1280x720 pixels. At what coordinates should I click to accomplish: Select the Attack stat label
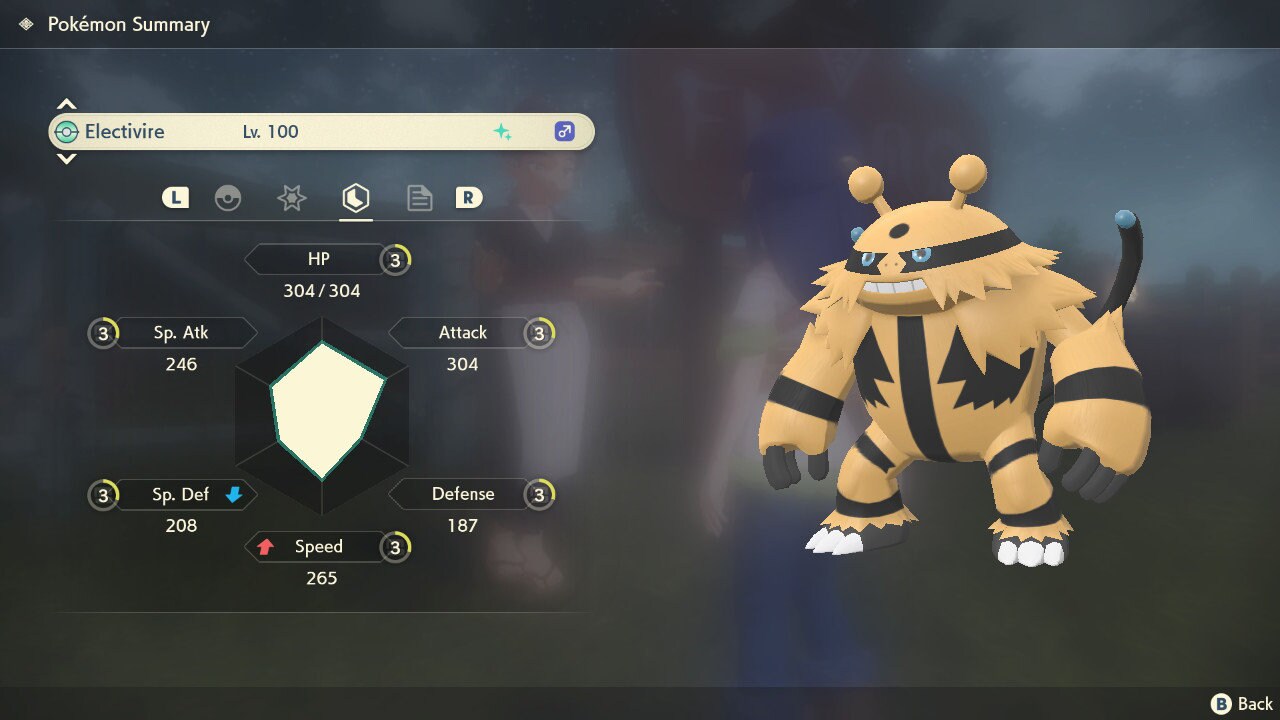click(x=462, y=332)
